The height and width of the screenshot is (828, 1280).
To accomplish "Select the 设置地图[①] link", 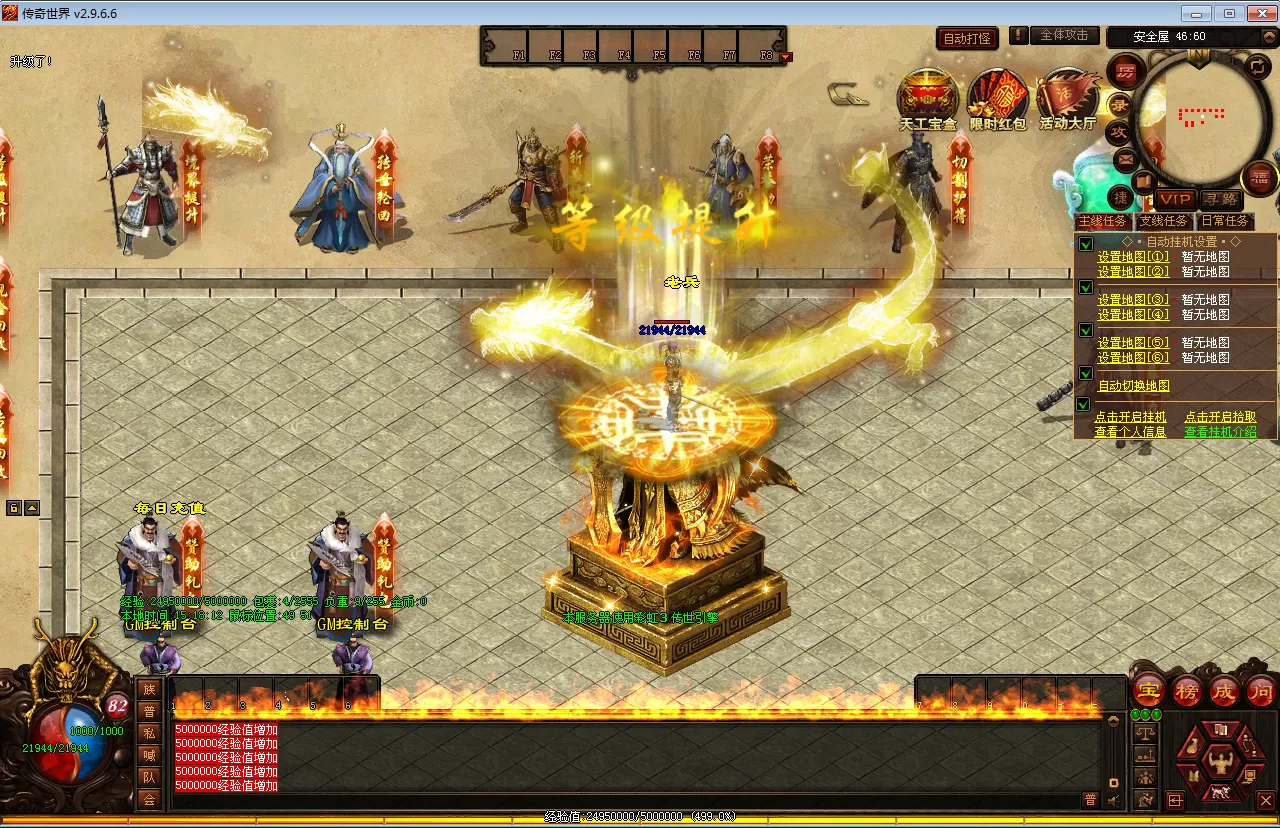I will pos(1133,257).
